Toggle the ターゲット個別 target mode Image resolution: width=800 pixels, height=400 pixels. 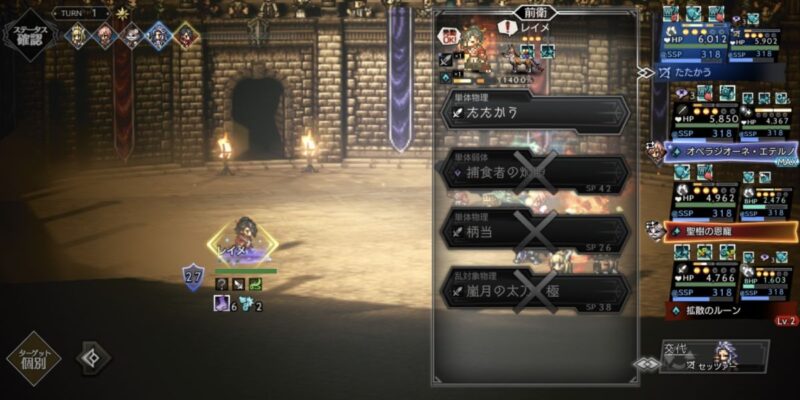(x=34, y=358)
